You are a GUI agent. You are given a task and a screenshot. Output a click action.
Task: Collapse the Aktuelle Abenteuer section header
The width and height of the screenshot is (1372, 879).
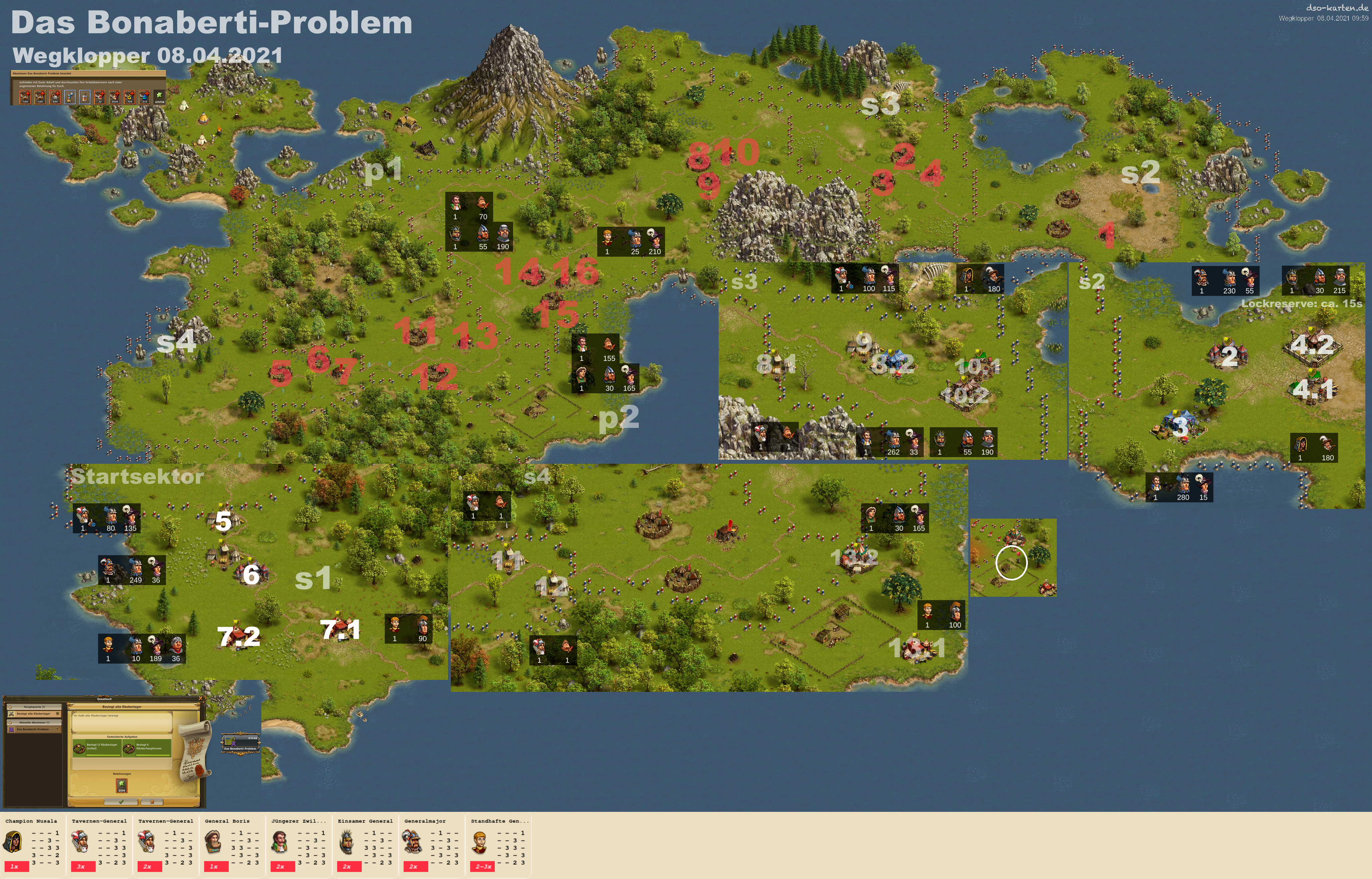point(34,722)
